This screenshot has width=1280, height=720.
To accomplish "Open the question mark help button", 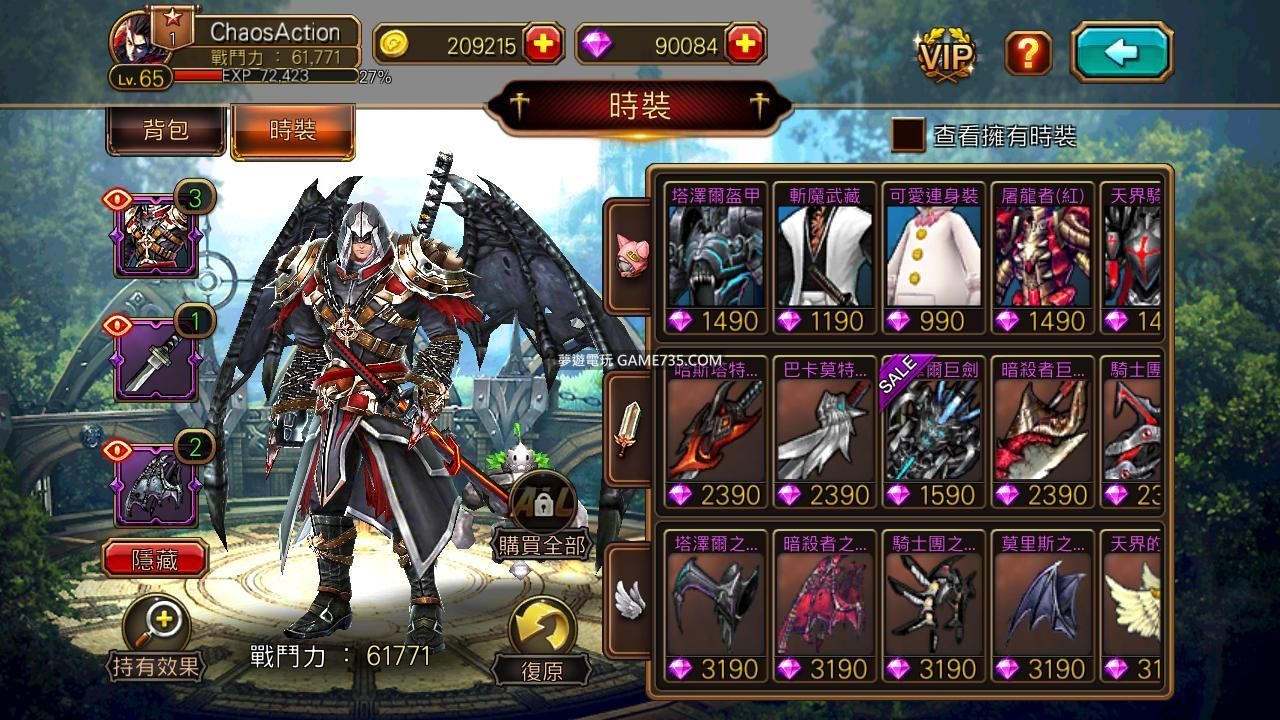I will 1027,52.
